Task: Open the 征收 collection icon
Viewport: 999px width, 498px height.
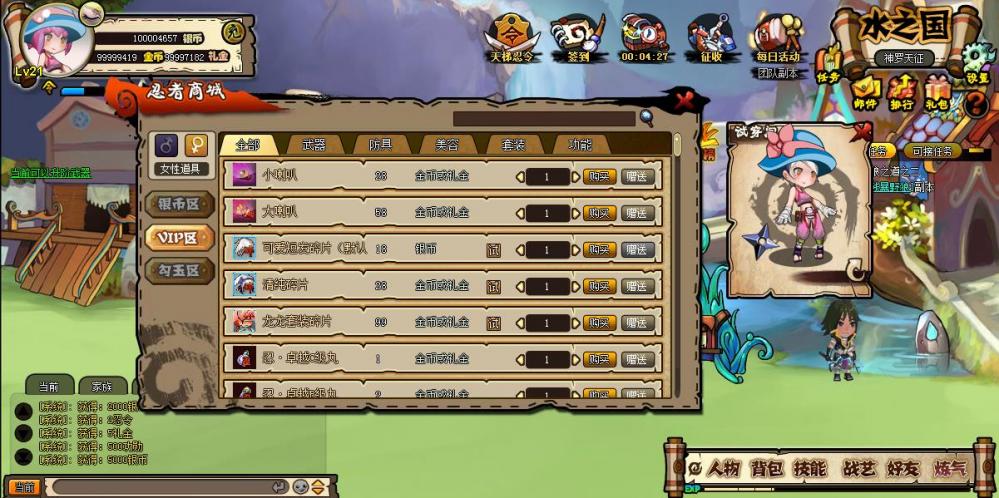Action: 710,39
